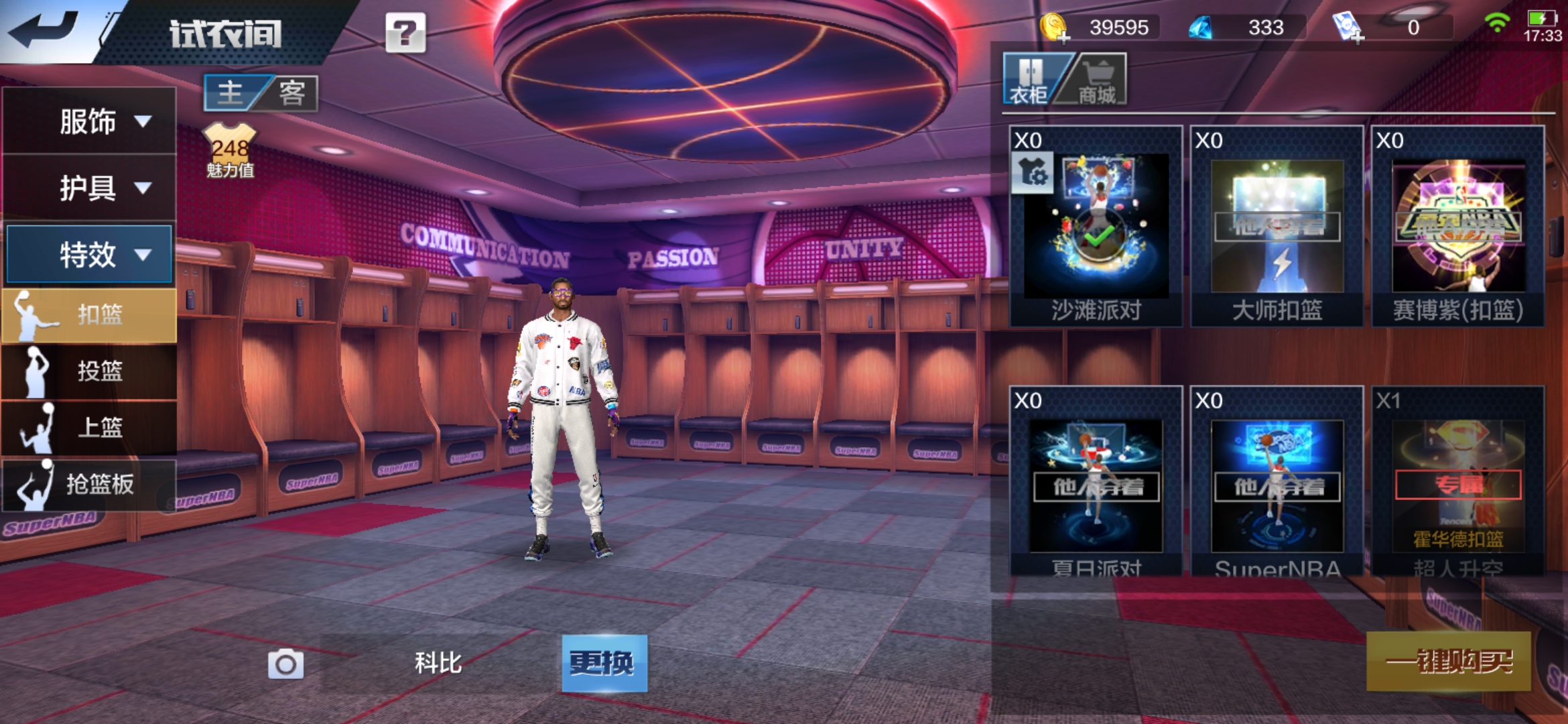Screen dimensions: 1568x724
Task: Choose the 投篮 shooting effect category
Action: click(90, 371)
